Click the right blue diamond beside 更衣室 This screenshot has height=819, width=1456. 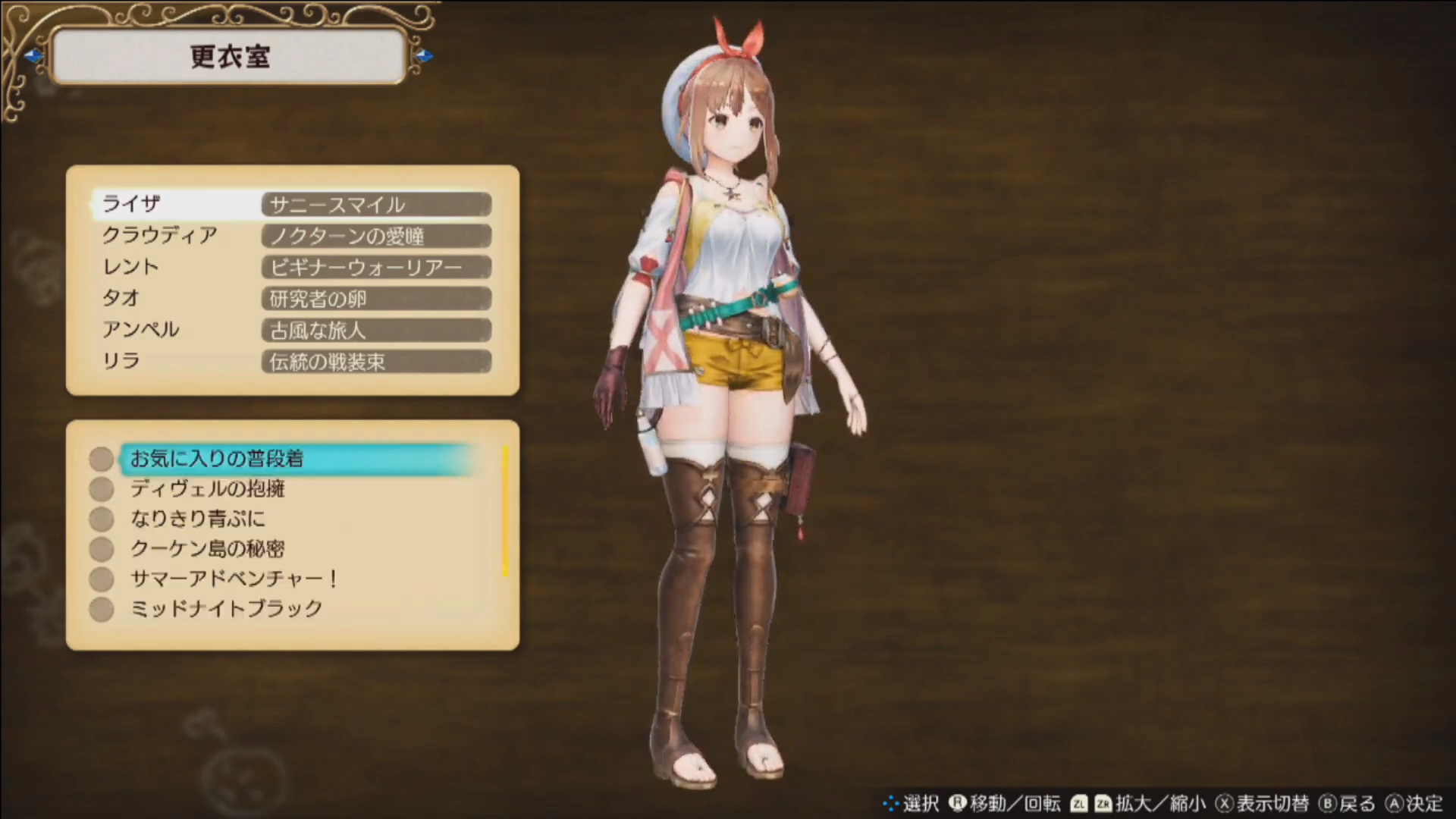point(425,56)
